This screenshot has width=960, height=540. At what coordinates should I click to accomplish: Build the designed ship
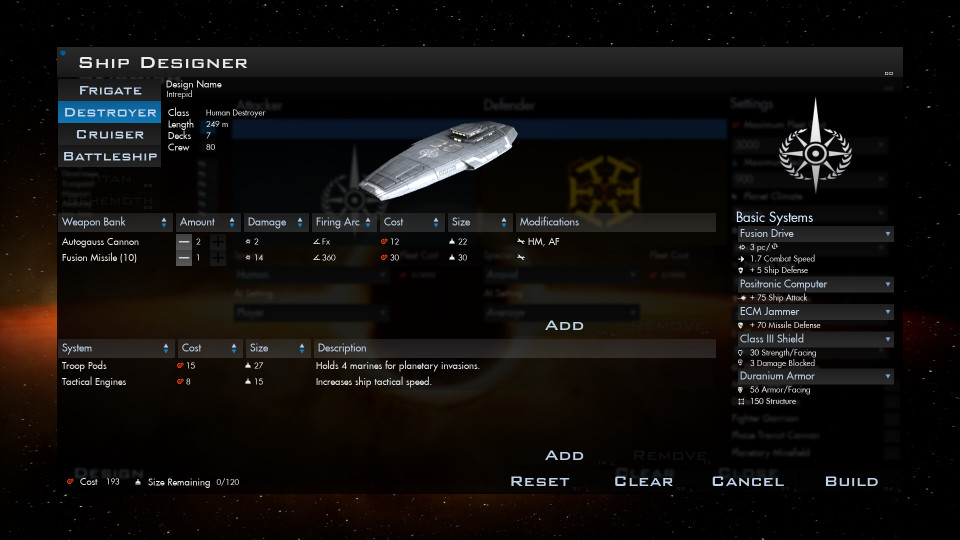pos(851,482)
